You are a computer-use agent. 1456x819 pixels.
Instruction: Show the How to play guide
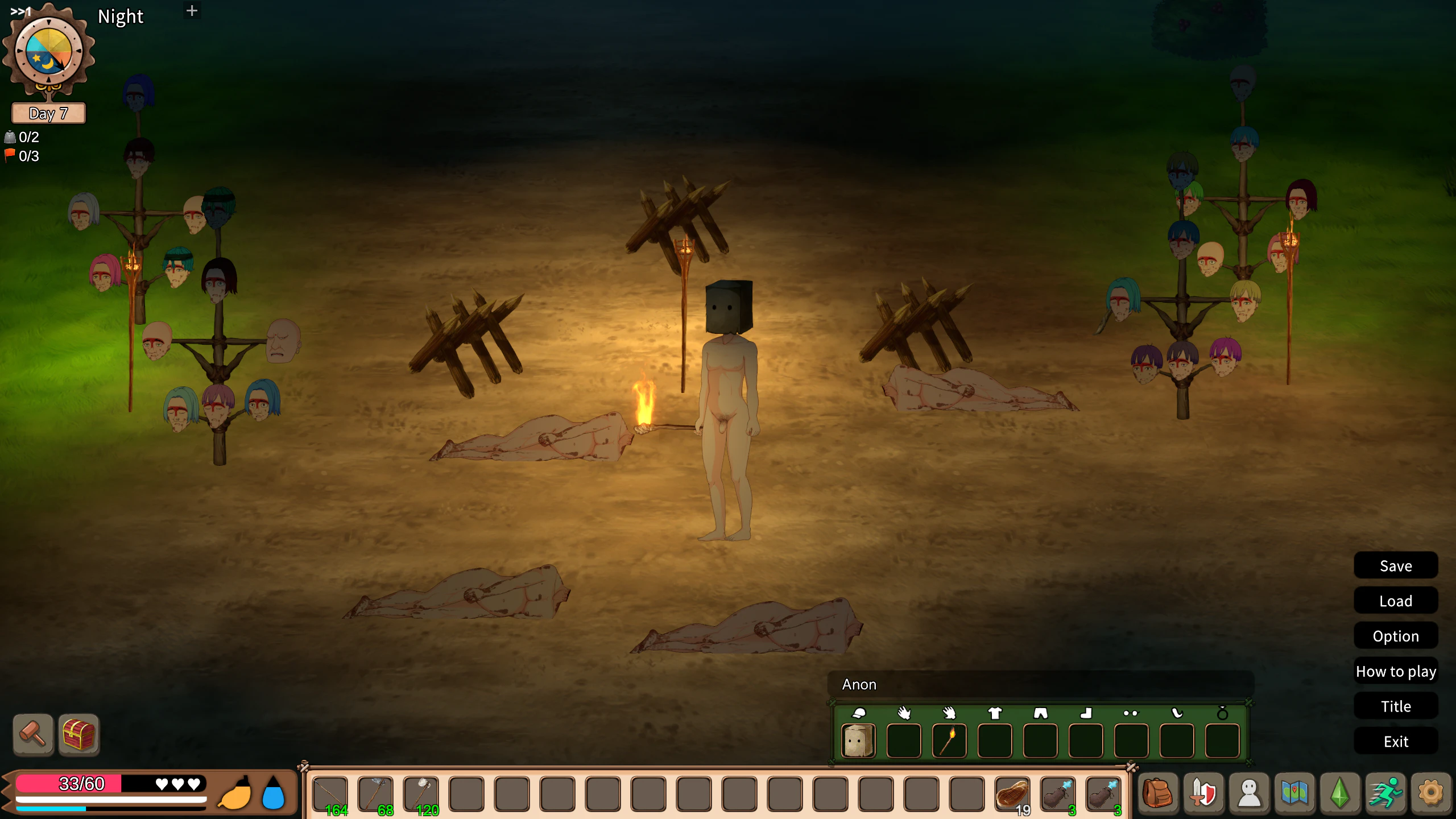click(x=1395, y=671)
